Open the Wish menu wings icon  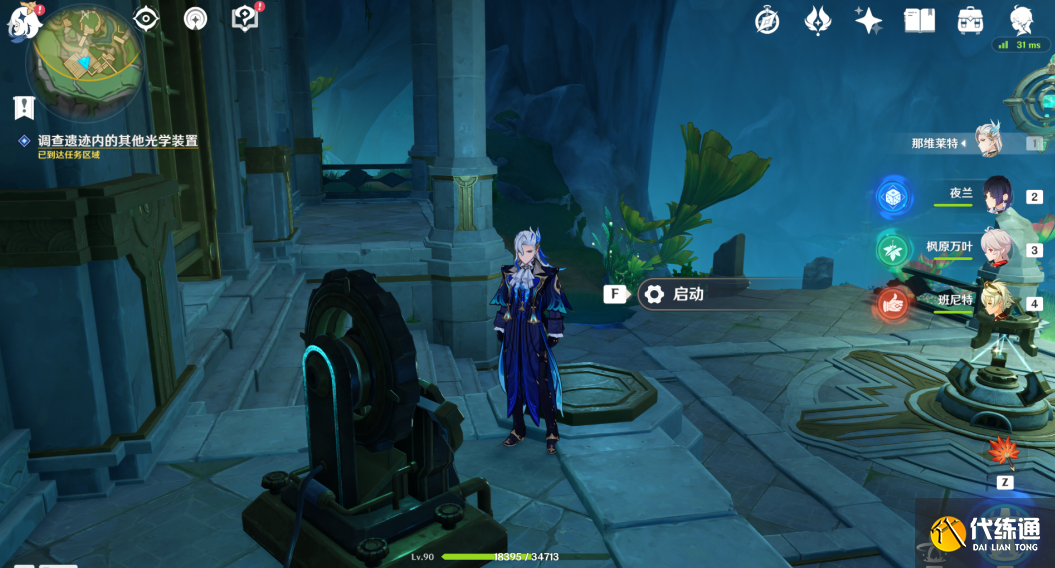[x=818, y=20]
